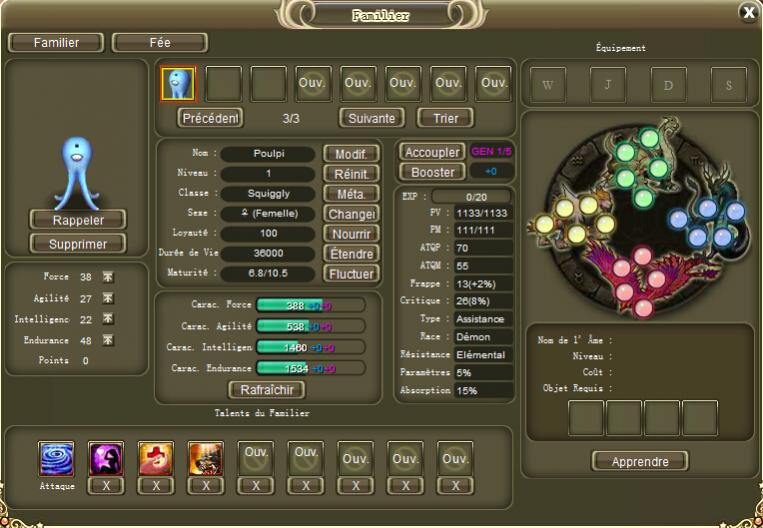Click the Fluctuer button
This screenshot has height=528, width=763.
[x=351, y=274]
